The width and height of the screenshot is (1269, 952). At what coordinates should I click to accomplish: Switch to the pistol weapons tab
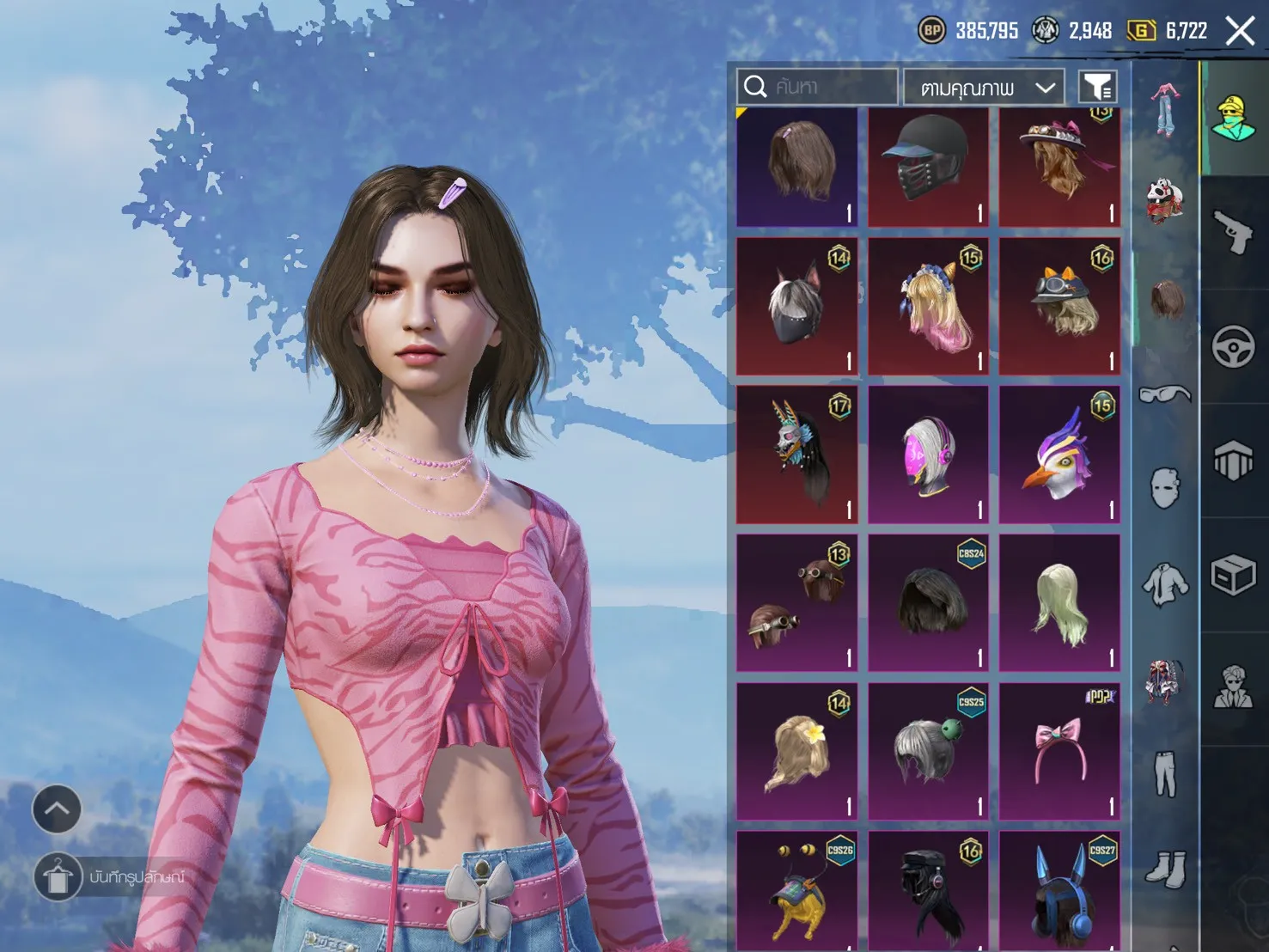click(1234, 232)
